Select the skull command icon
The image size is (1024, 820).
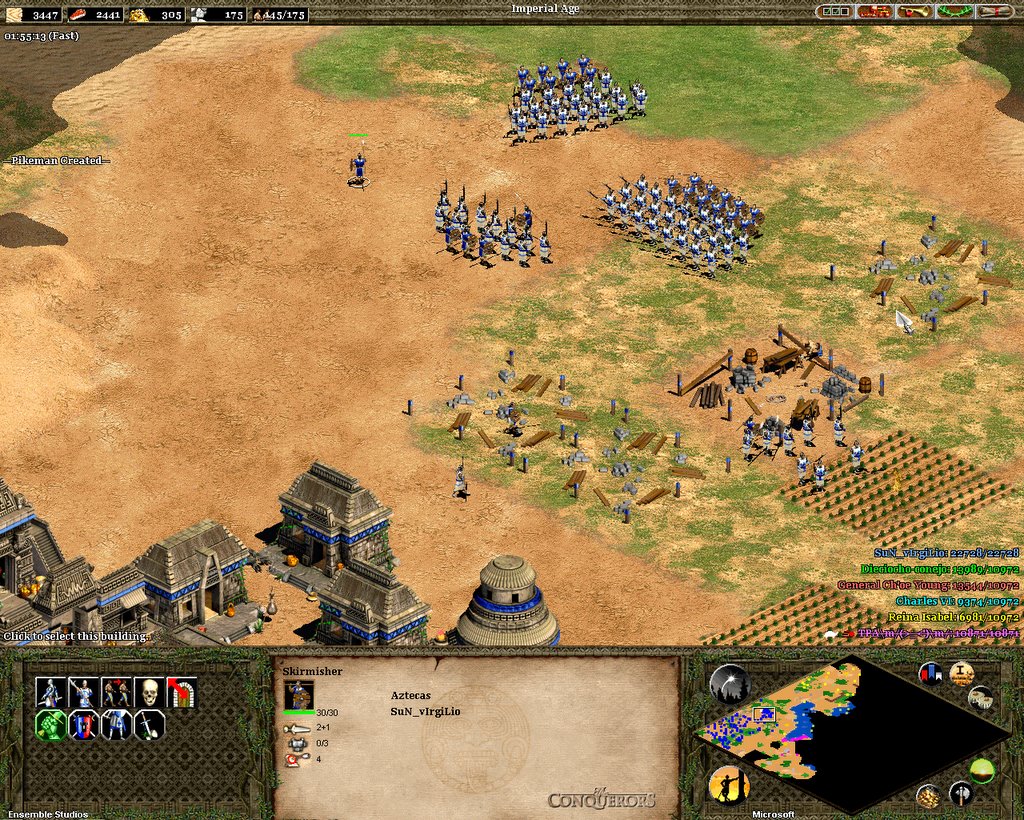coord(150,692)
